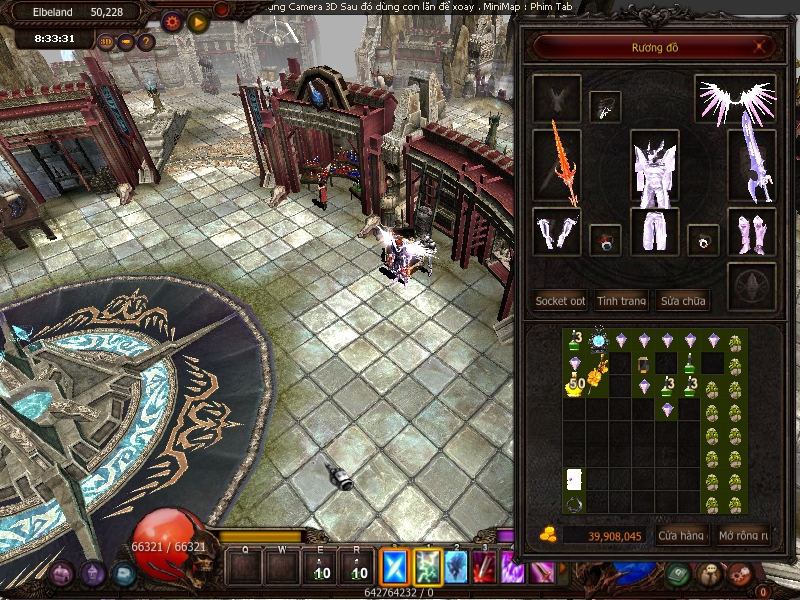Select the stack of 50 yellow potions
800x600 pixels.
pyautogui.click(x=575, y=385)
